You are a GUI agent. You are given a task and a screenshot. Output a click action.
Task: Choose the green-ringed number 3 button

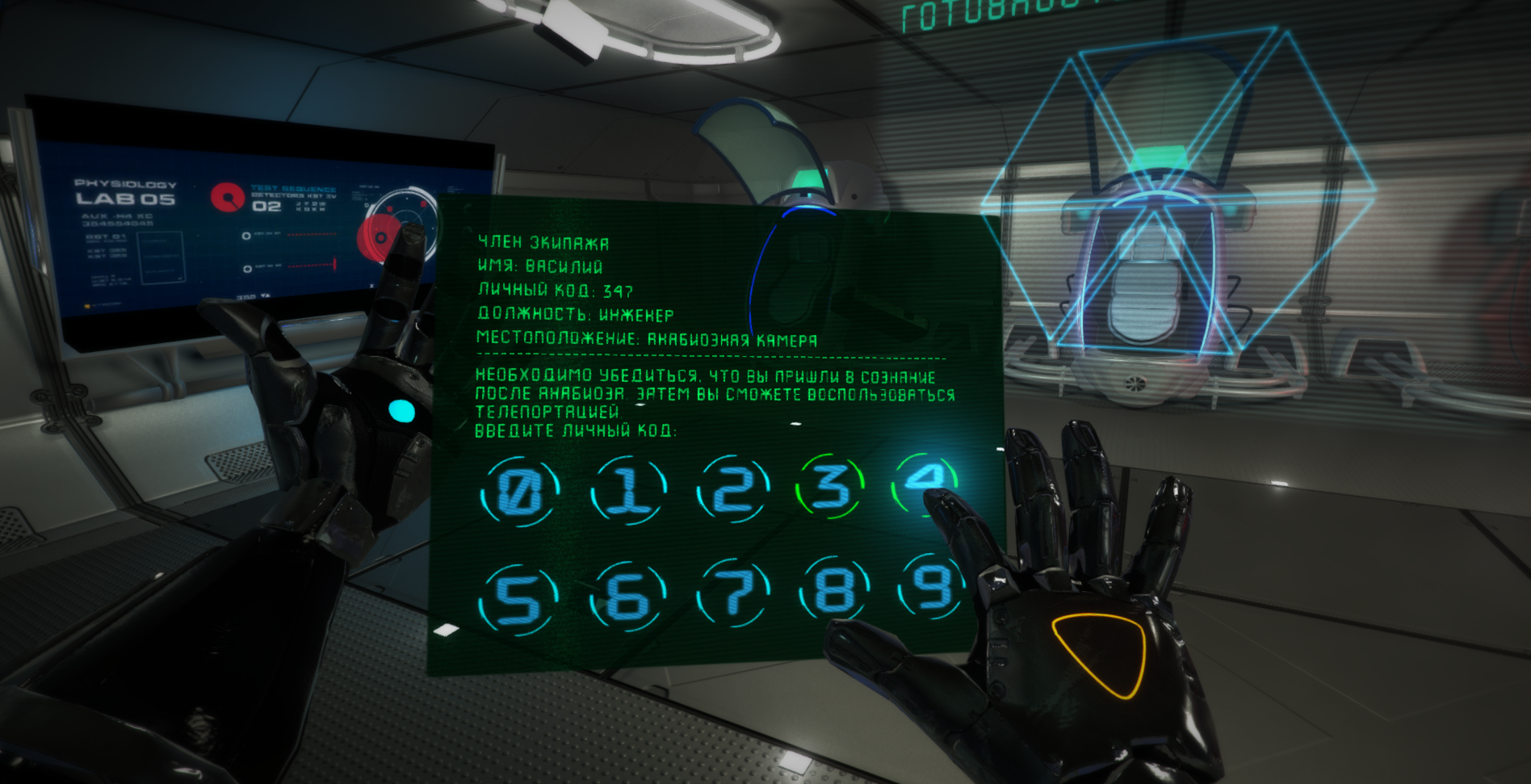pyautogui.click(x=831, y=485)
